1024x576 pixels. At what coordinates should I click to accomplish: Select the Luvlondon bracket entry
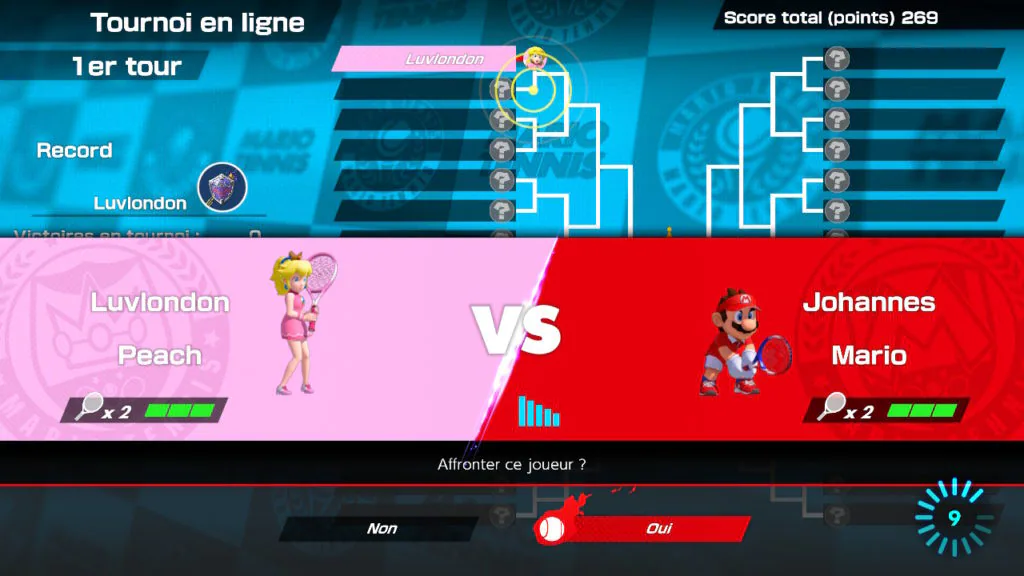pos(432,59)
